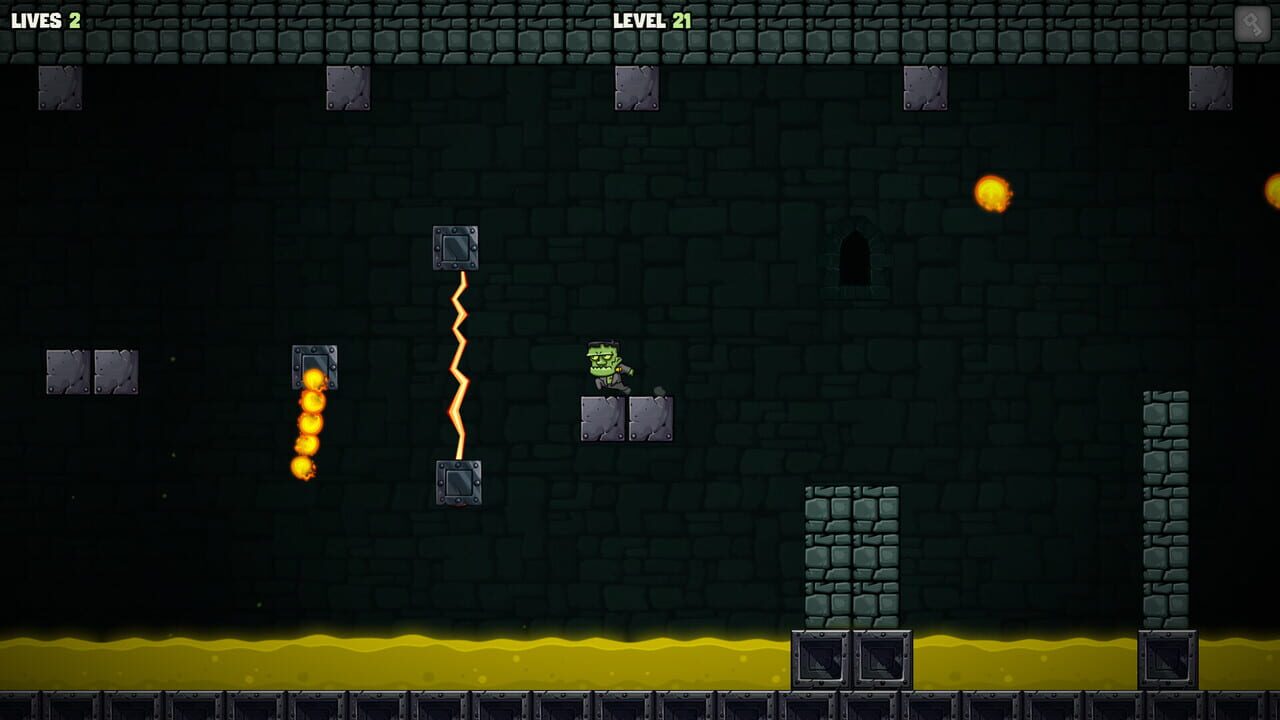Click the platform blocks under the character

click(625, 417)
